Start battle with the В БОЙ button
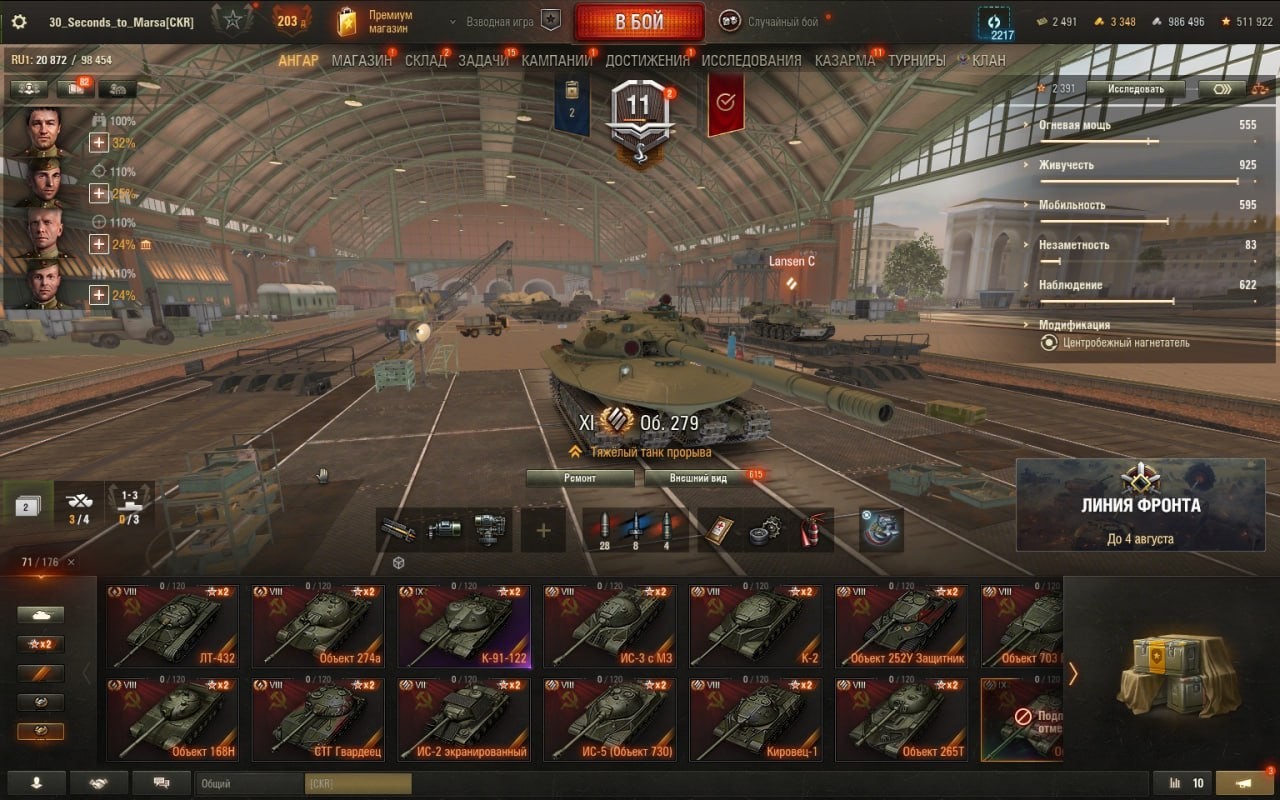This screenshot has width=1280, height=800. (639, 22)
